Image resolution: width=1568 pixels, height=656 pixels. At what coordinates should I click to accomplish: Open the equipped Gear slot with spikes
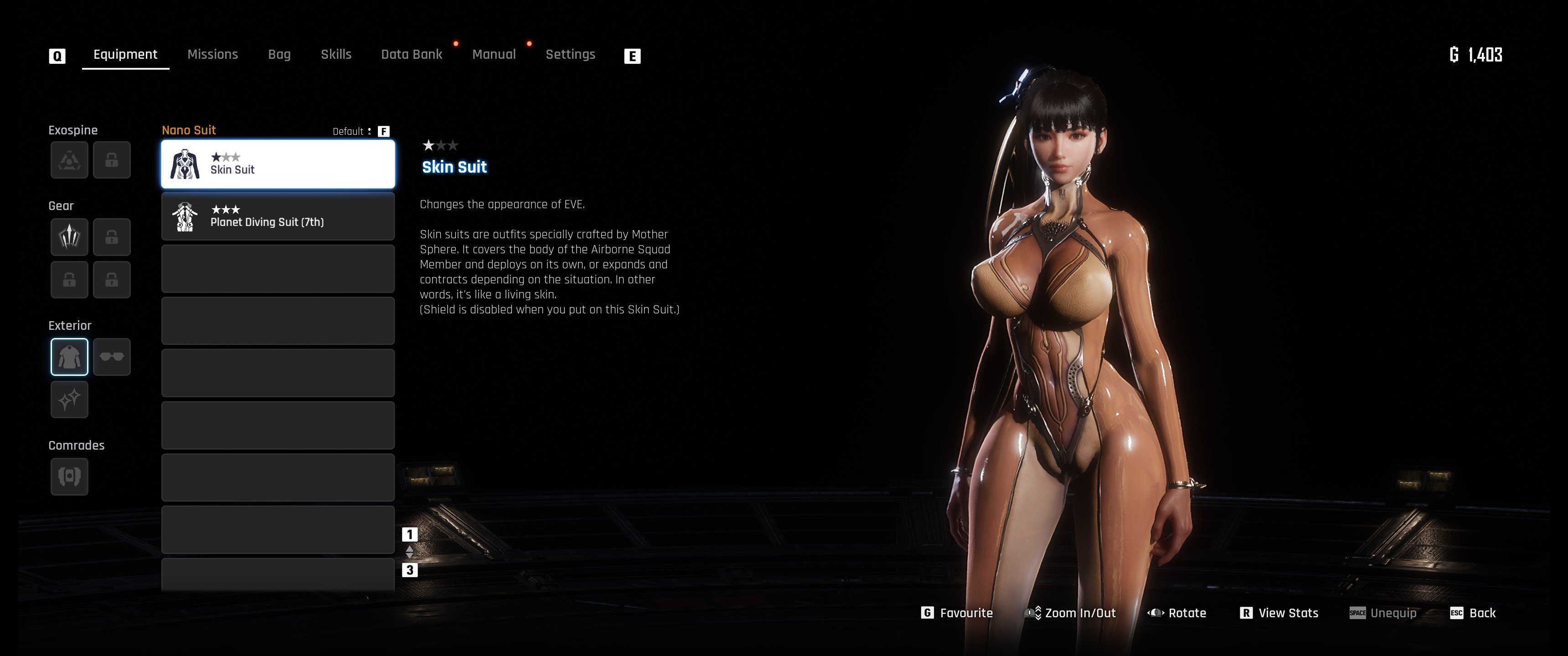point(69,237)
